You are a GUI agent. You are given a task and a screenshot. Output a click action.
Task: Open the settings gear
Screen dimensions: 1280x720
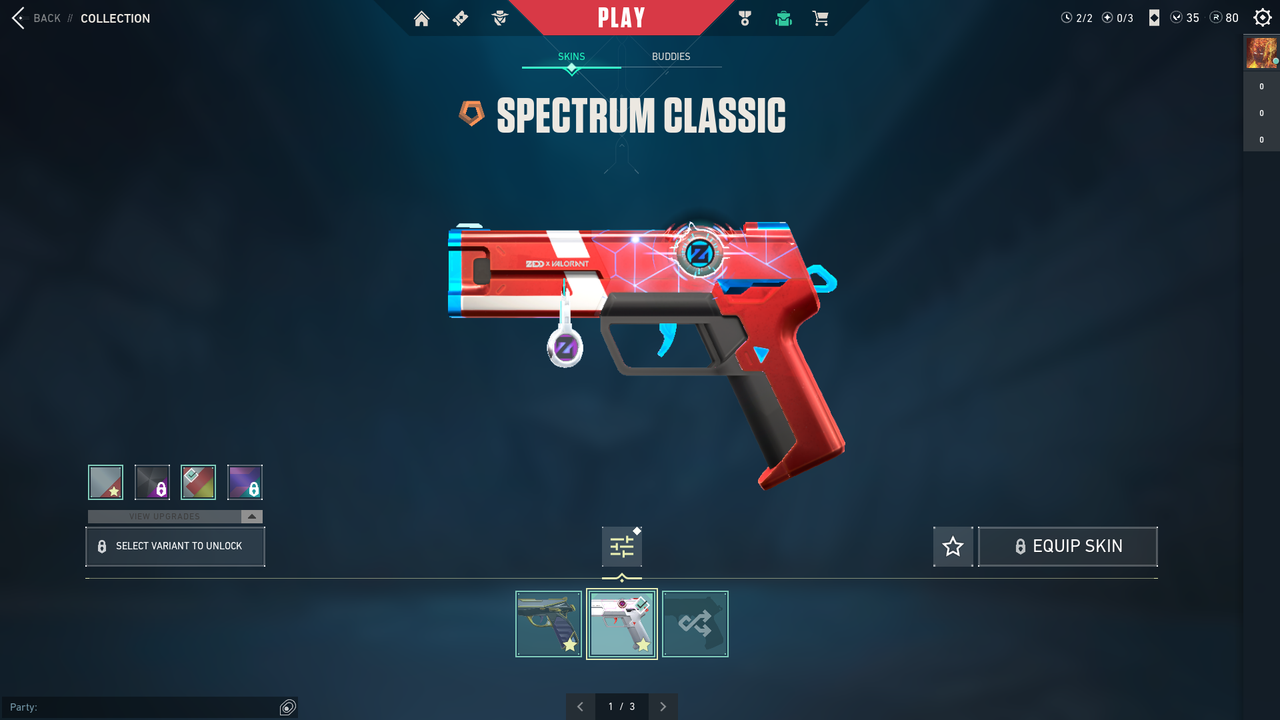[1263, 18]
